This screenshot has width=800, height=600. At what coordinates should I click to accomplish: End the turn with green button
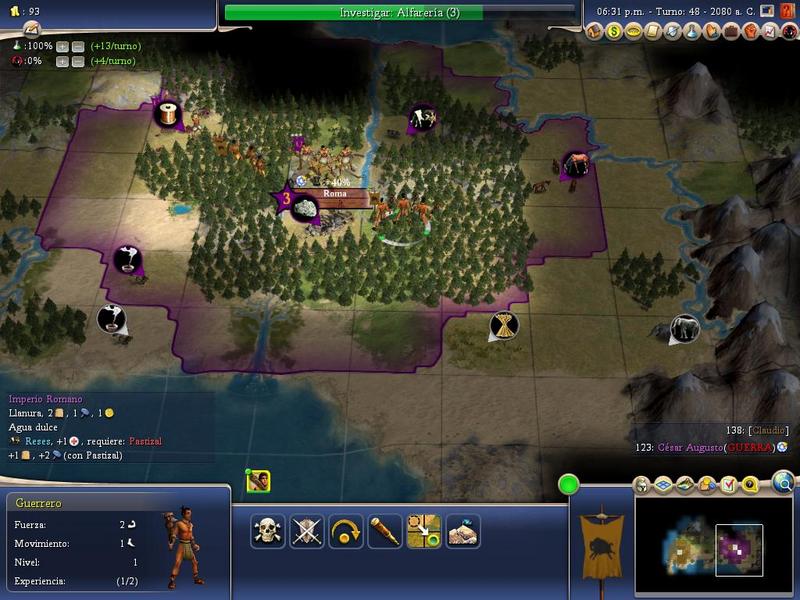(568, 485)
